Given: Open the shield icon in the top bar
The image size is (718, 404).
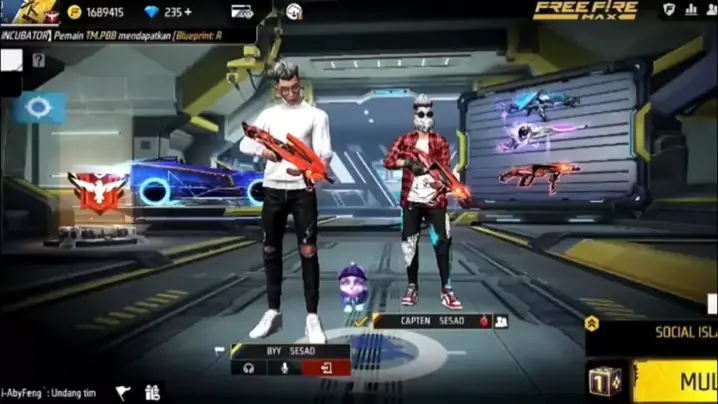Looking at the screenshot, I should (x=669, y=10).
